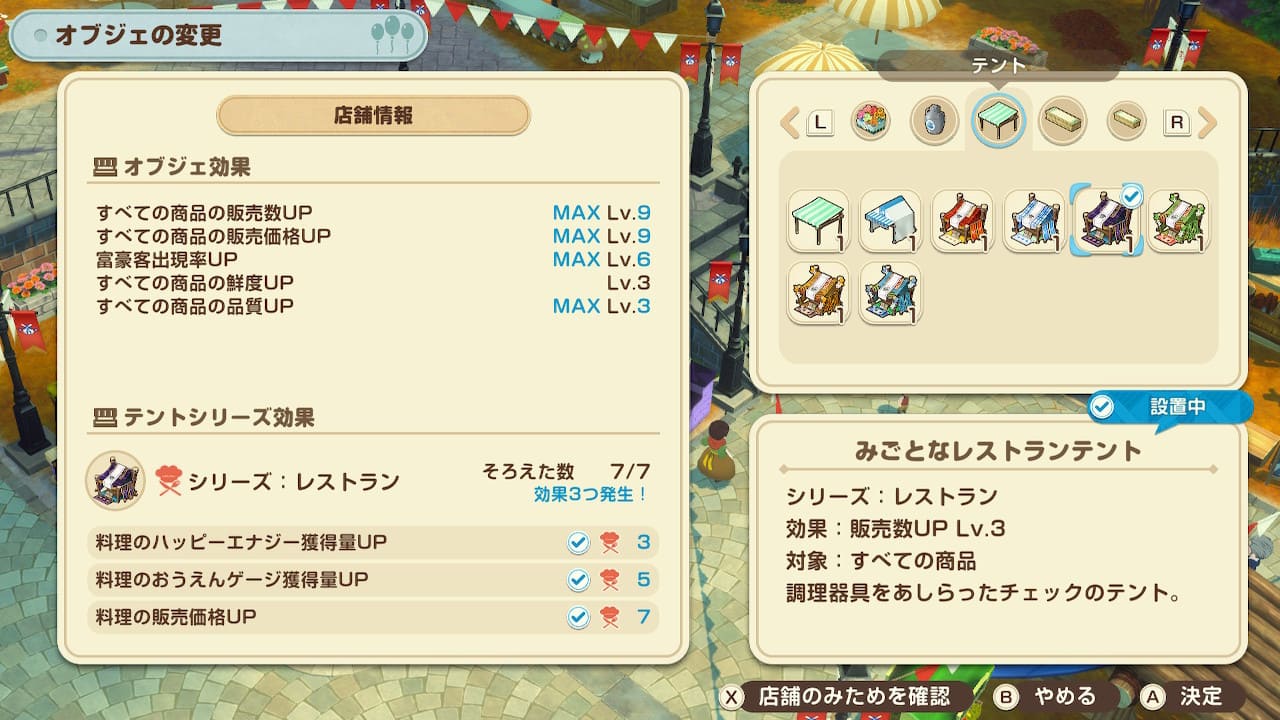Image resolution: width=1280 pixels, height=720 pixels.
Task: Select the tent category tab
Action: pos(998,122)
